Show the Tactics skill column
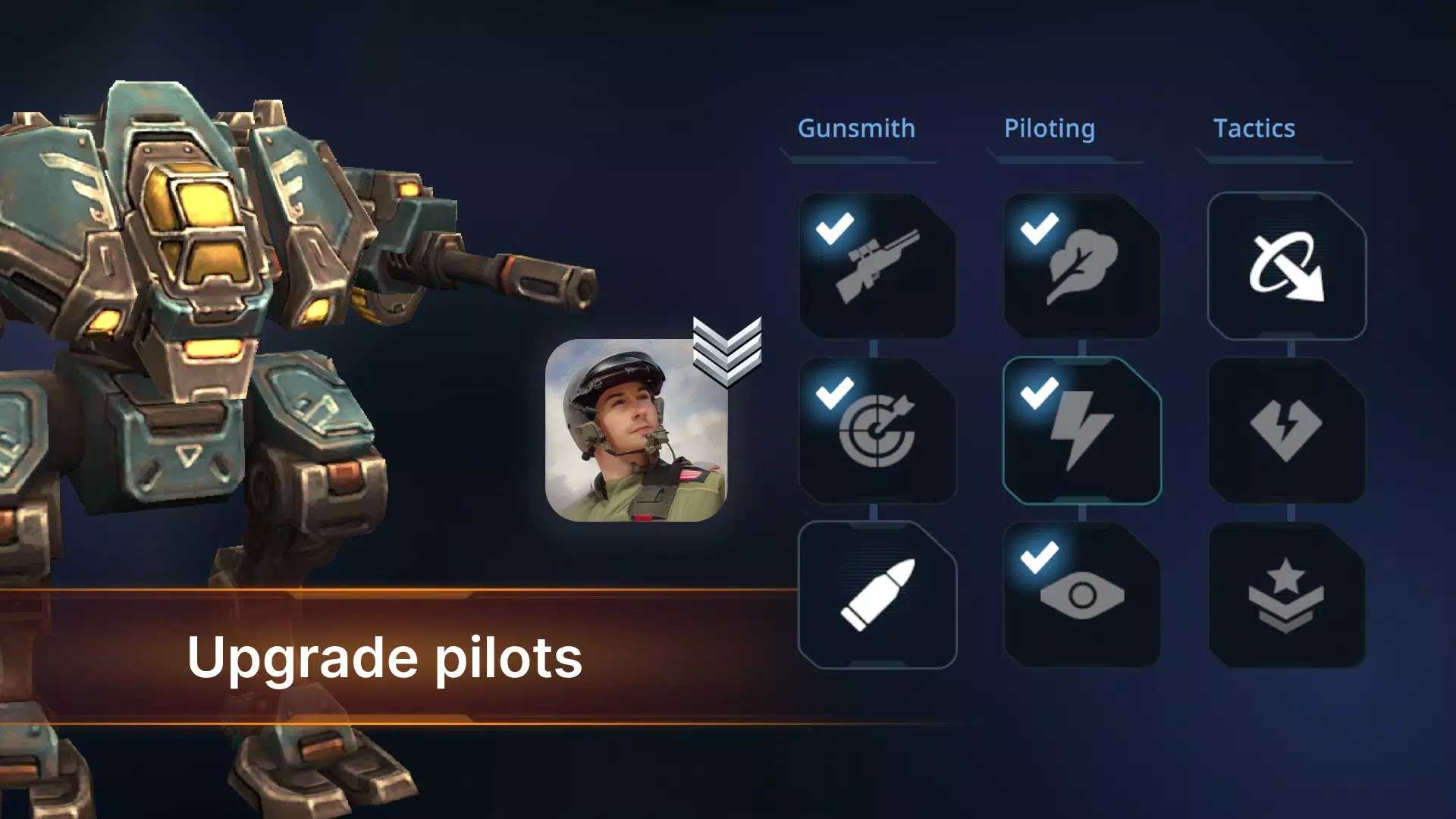This screenshot has height=819, width=1456. (1254, 129)
